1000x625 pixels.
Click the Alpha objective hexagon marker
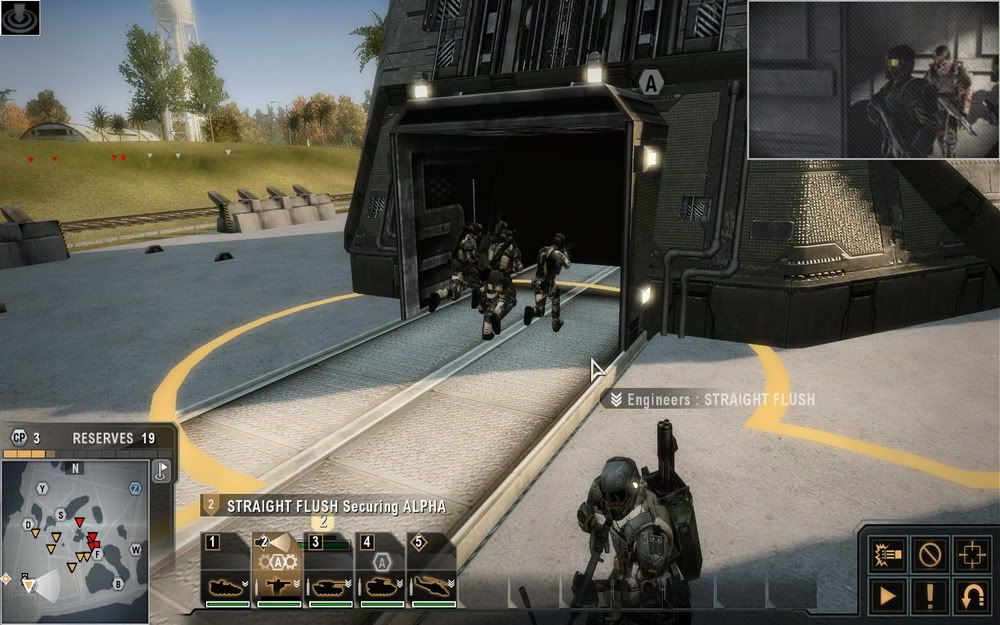(651, 84)
